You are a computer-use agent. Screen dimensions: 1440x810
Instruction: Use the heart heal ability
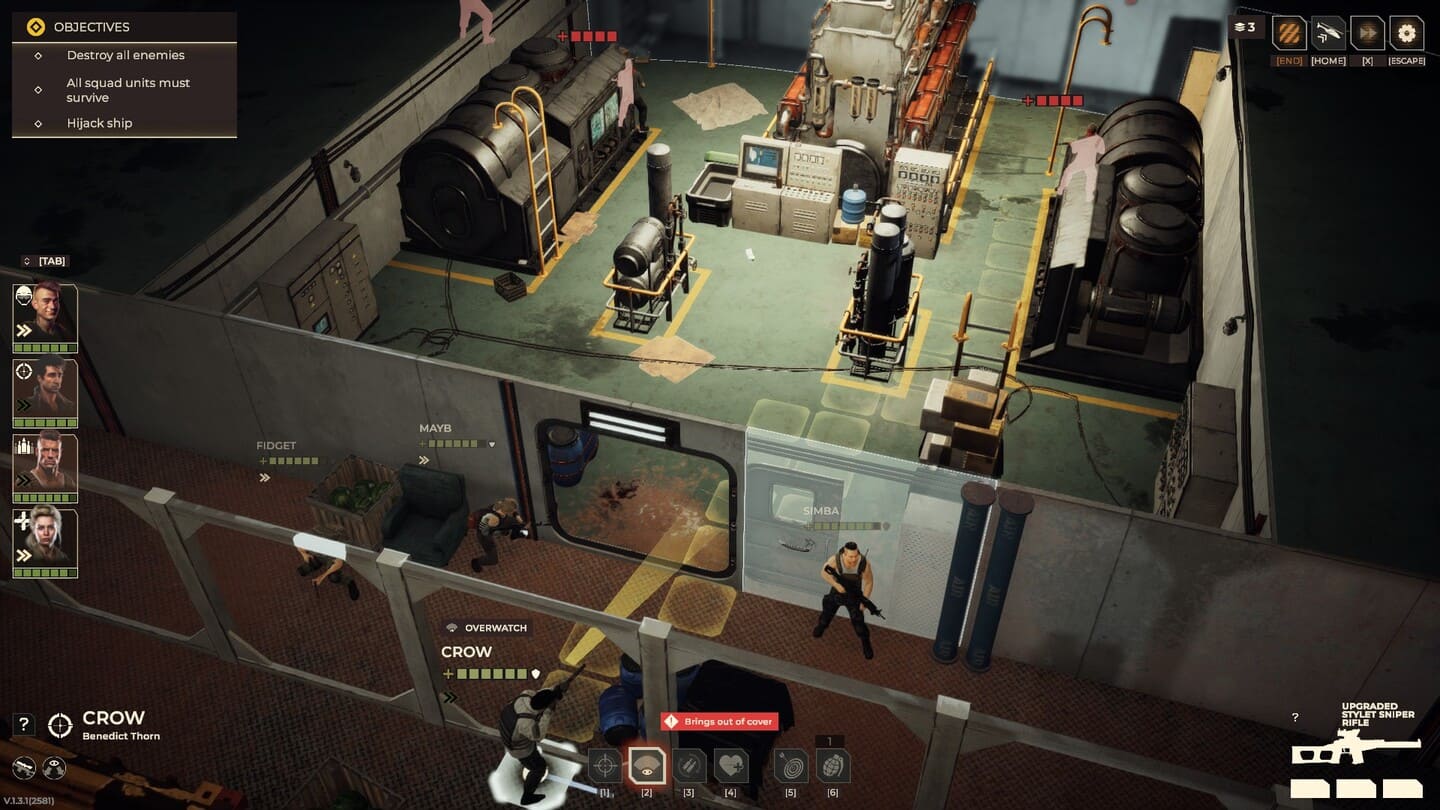731,767
